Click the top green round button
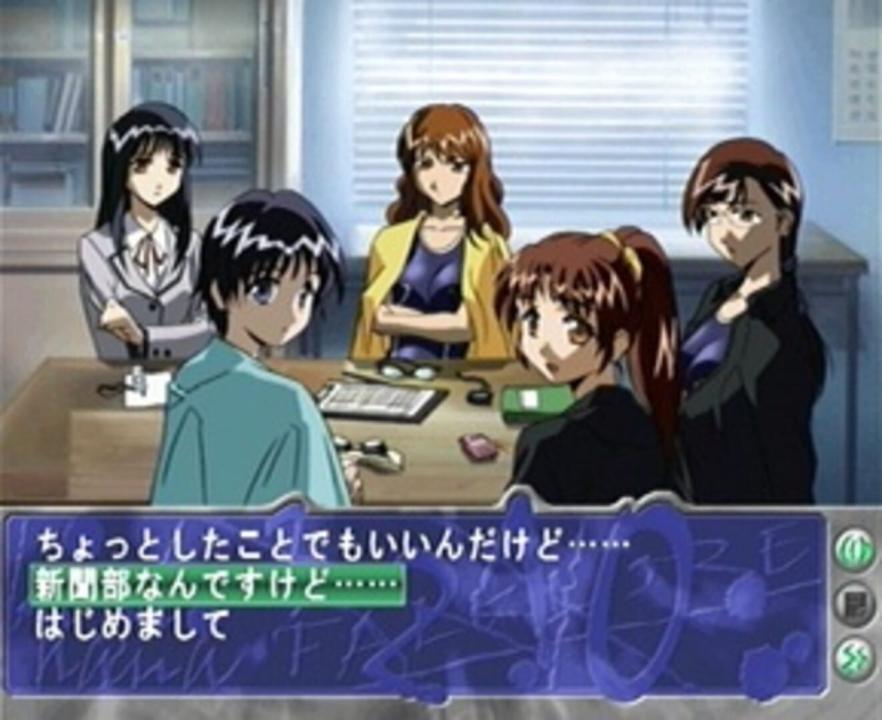The height and width of the screenshot is (720, 882). click(853, 551)
